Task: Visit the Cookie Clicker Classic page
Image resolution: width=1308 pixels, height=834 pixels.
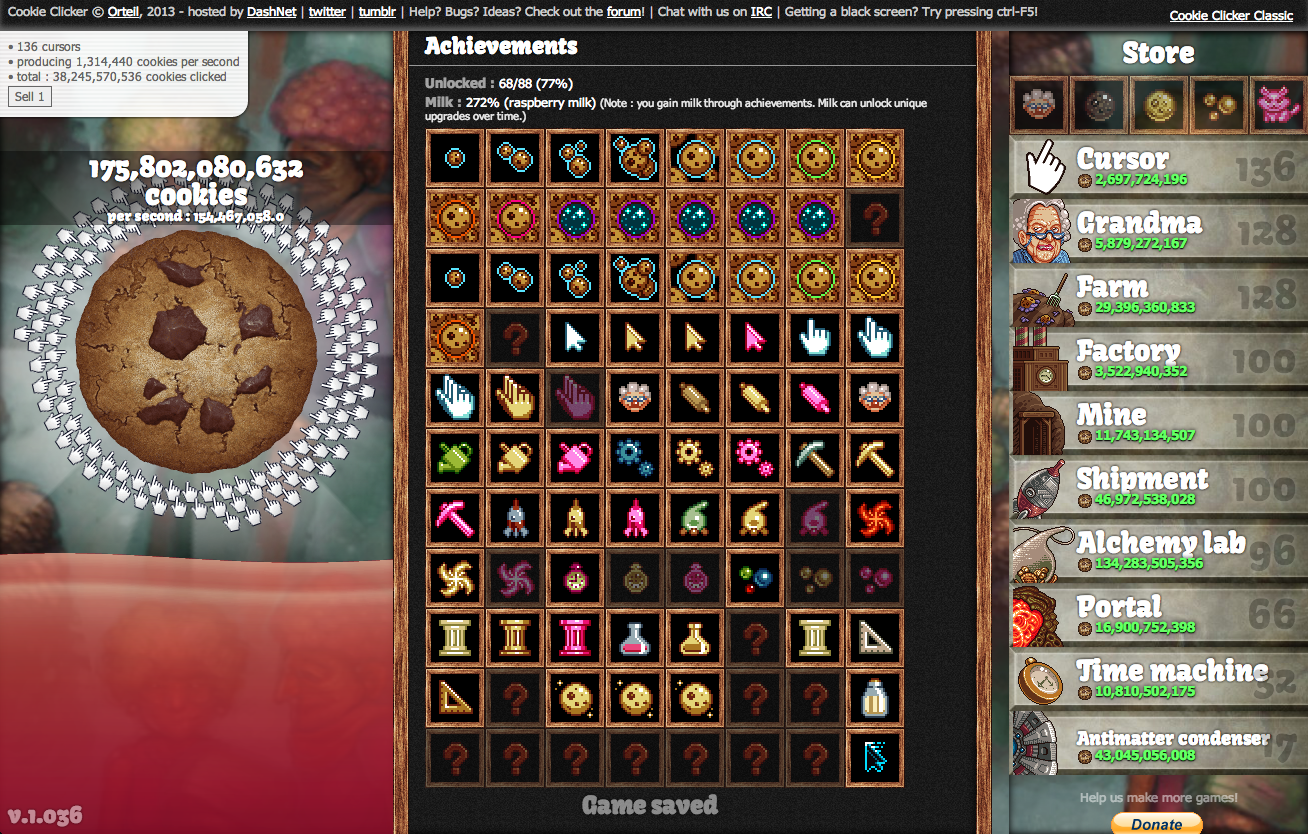Action: click(1230, 15)
